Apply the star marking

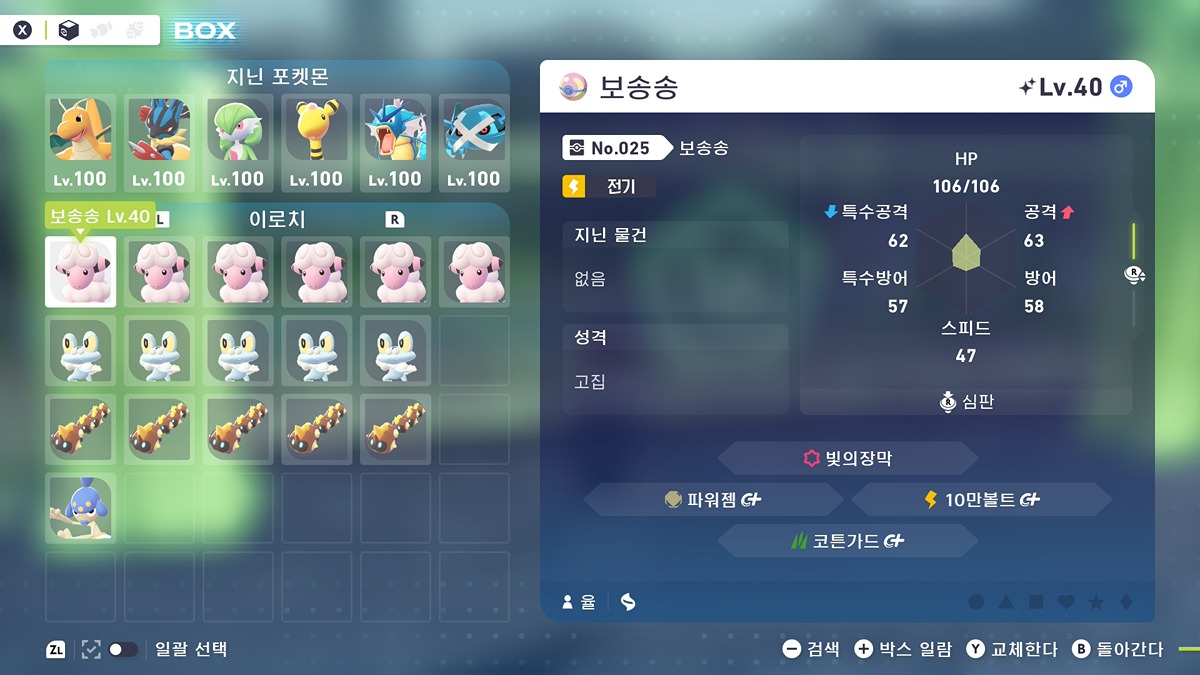click(x=1096, y=602)
